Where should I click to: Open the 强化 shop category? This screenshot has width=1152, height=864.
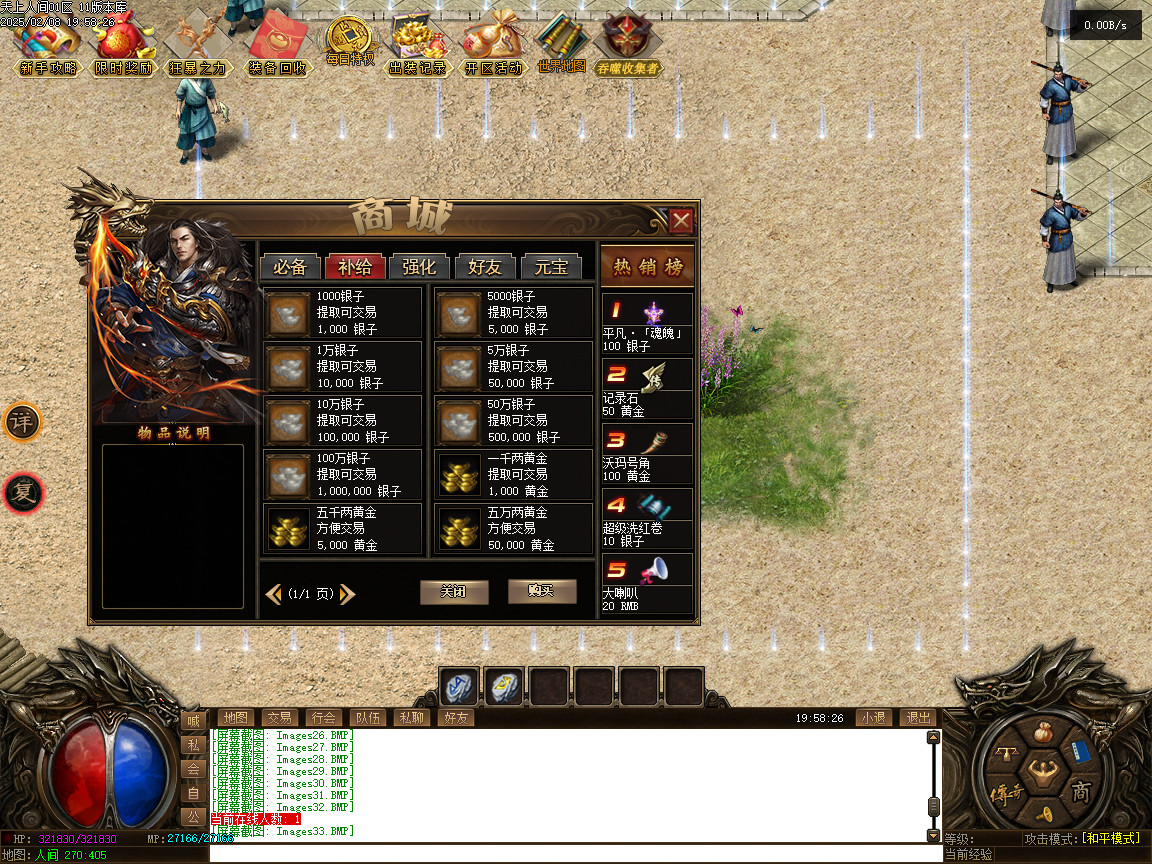(x=419, y=267)
